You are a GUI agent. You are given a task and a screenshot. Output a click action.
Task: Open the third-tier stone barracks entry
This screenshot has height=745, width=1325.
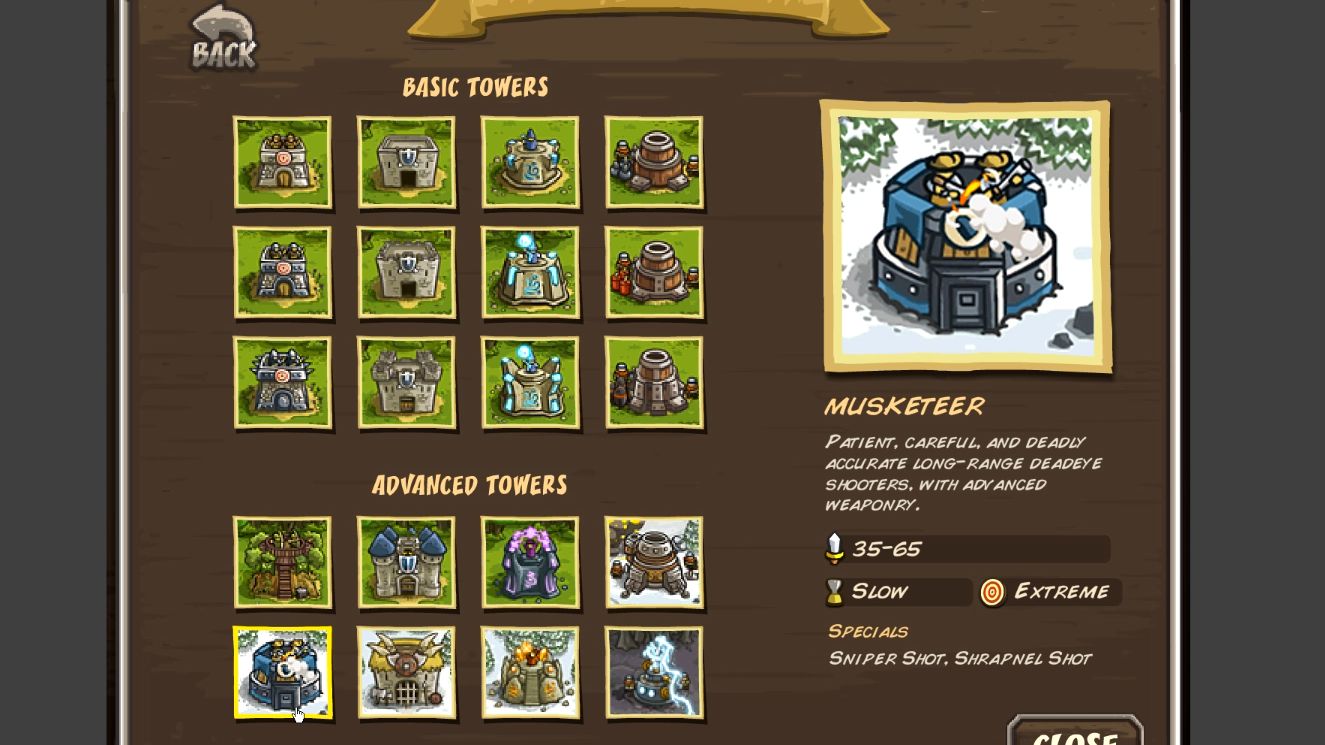pos(406,382)
